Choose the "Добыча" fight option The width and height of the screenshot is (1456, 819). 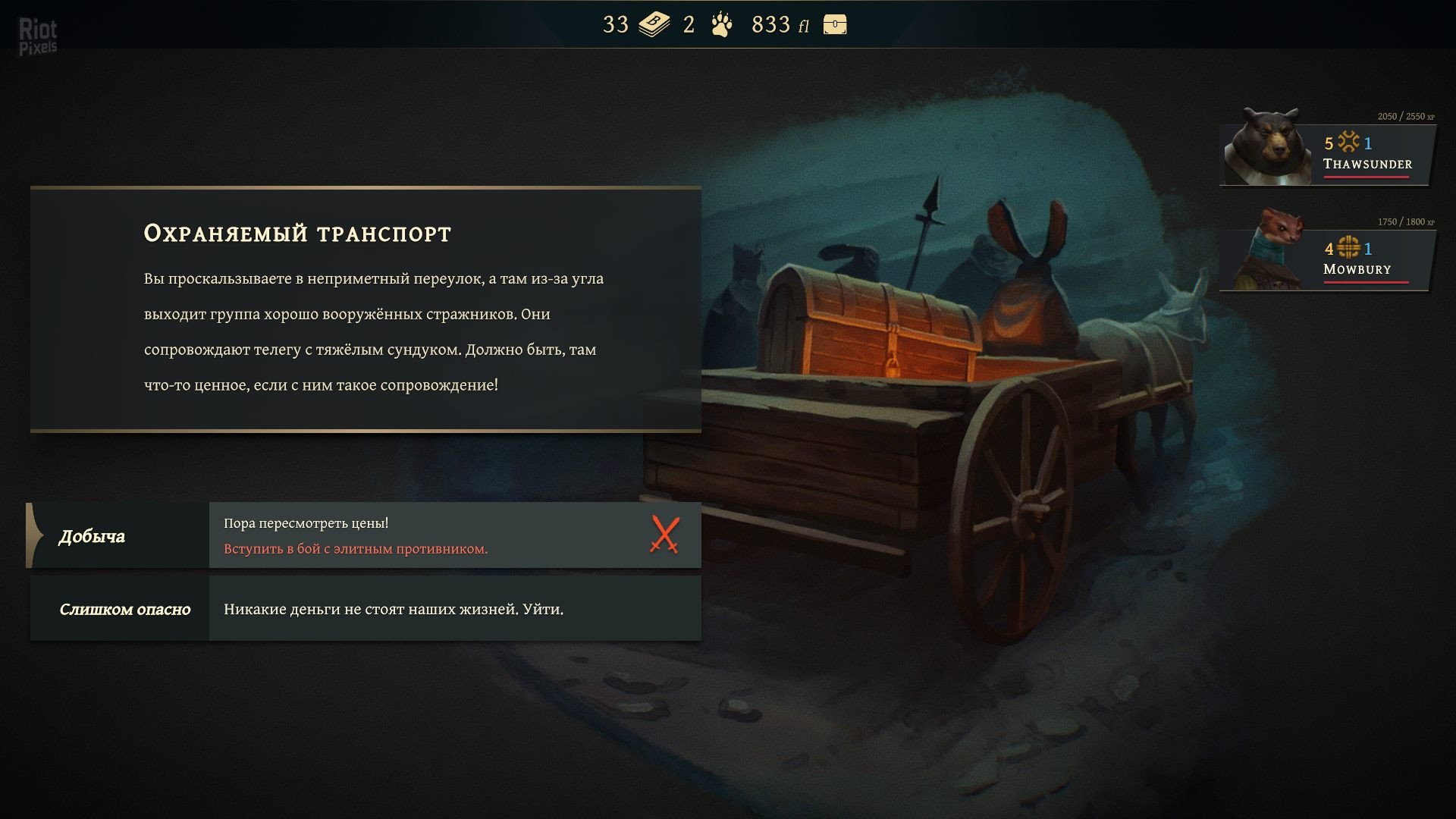(x=364, y=535)
